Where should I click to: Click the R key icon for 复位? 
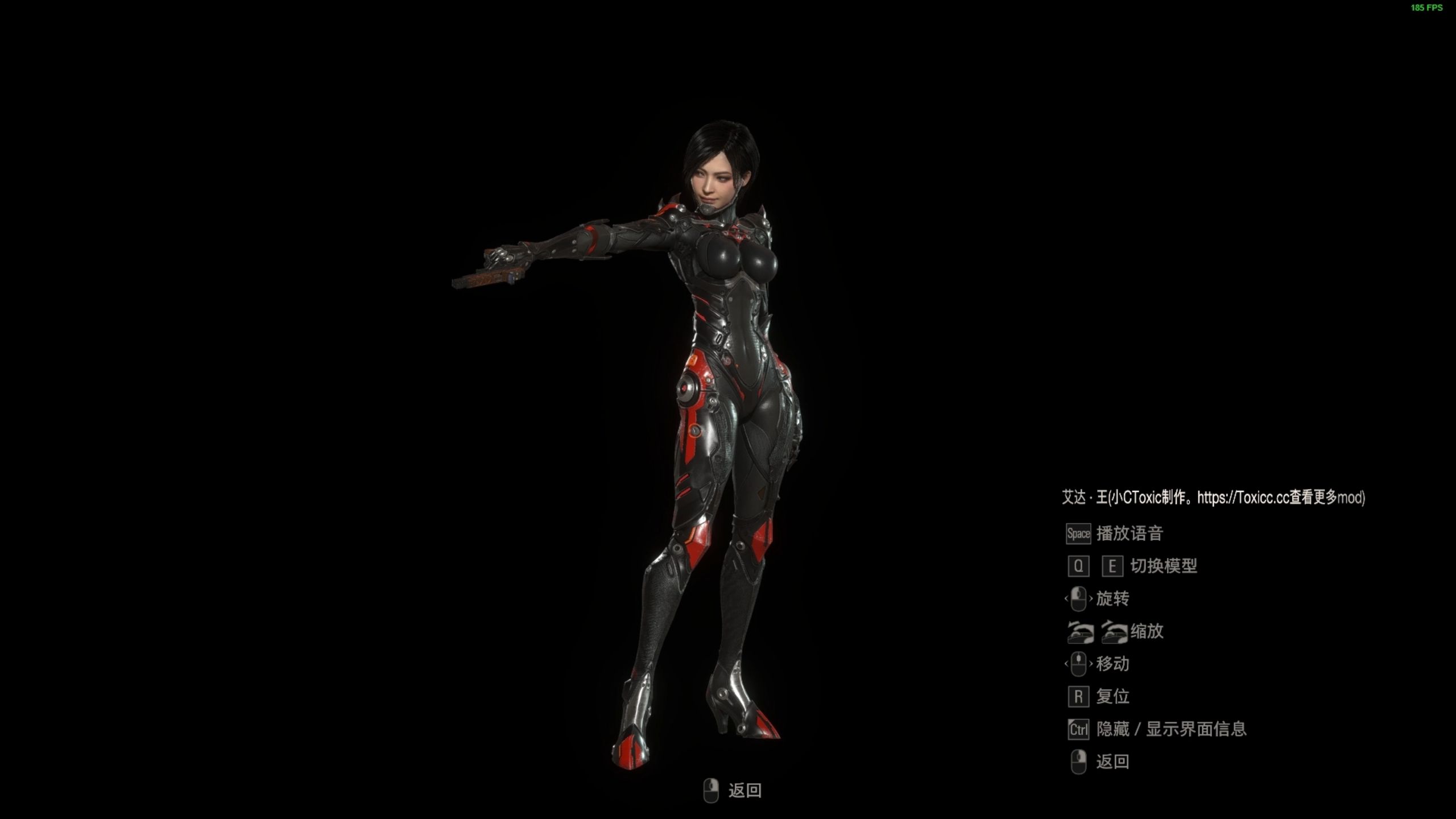[1078, 696]
